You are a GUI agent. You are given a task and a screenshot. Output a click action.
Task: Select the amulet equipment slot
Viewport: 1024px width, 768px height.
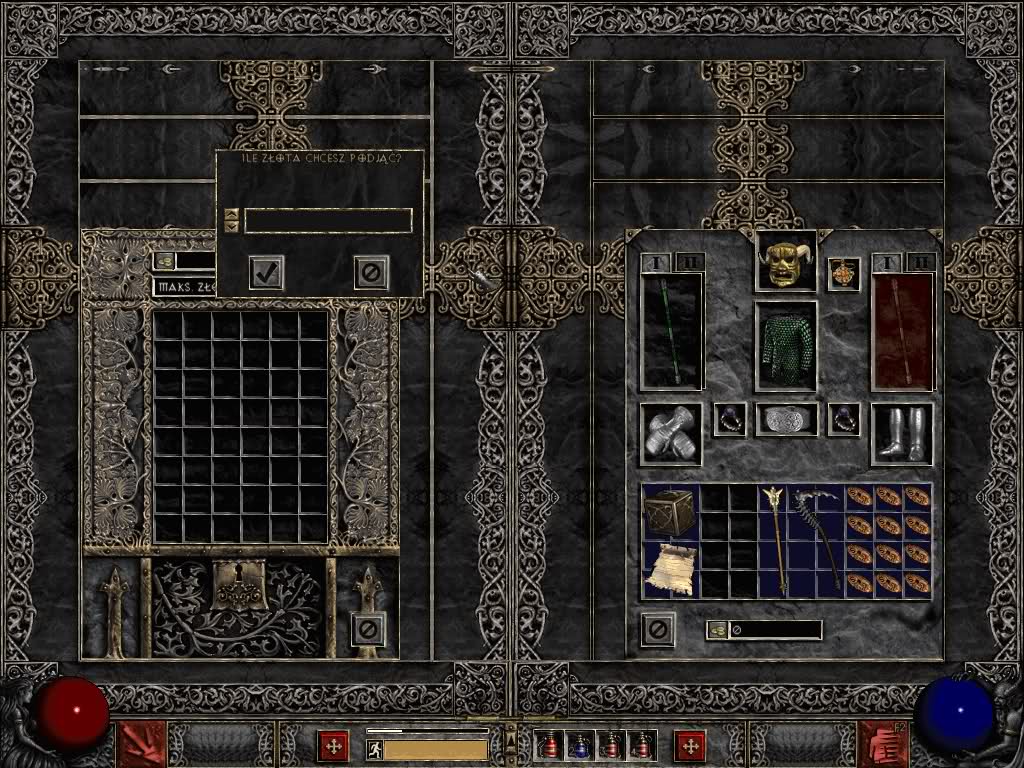point(844,274)
